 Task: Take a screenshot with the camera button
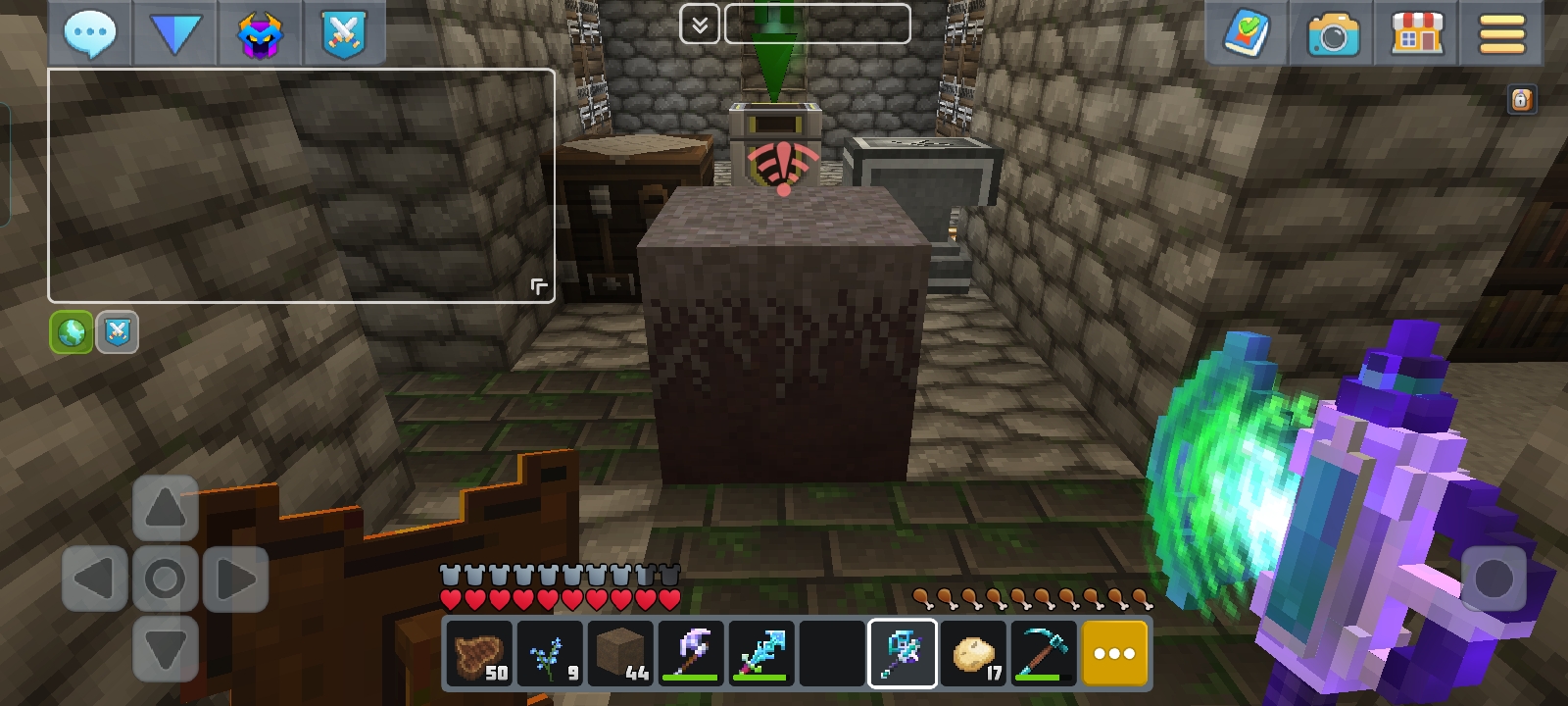pyautogui.click(x=1332, y=34)
